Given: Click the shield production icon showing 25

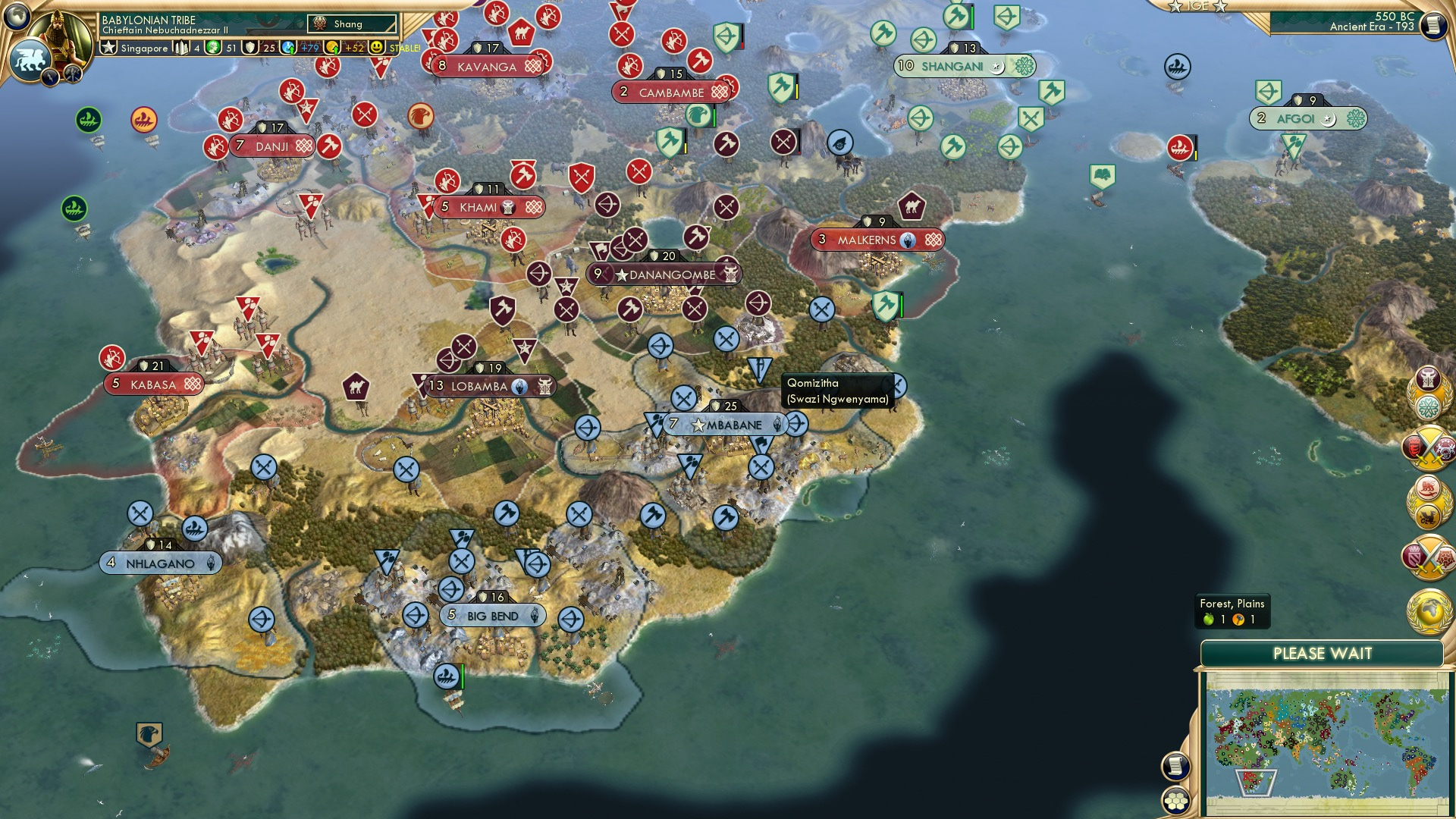Looking at the screenshot, I should (250, 47).
